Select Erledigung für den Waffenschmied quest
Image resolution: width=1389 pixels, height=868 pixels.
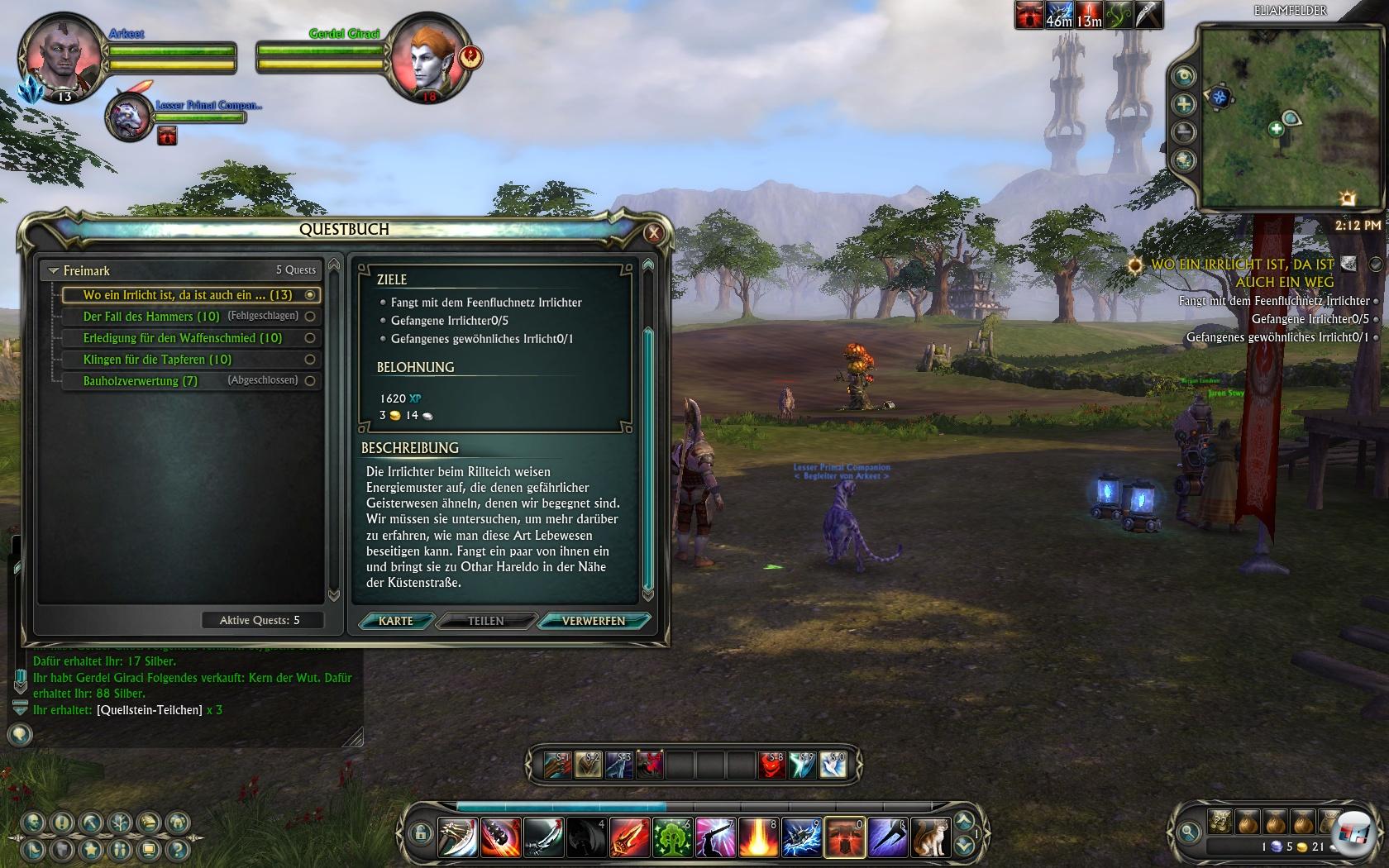182,338
